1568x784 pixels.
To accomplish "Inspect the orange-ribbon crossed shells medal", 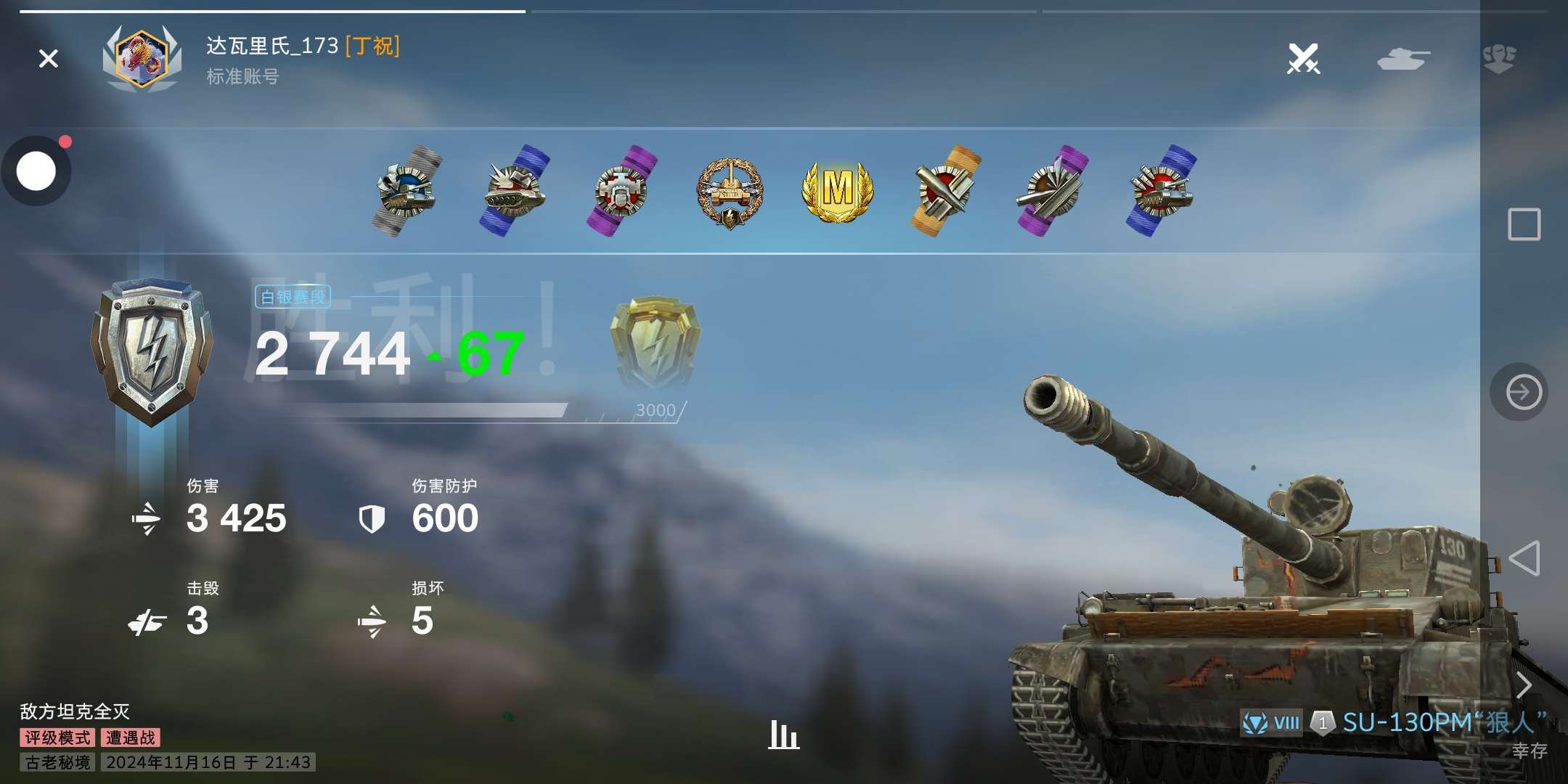I will pos(944,191).
